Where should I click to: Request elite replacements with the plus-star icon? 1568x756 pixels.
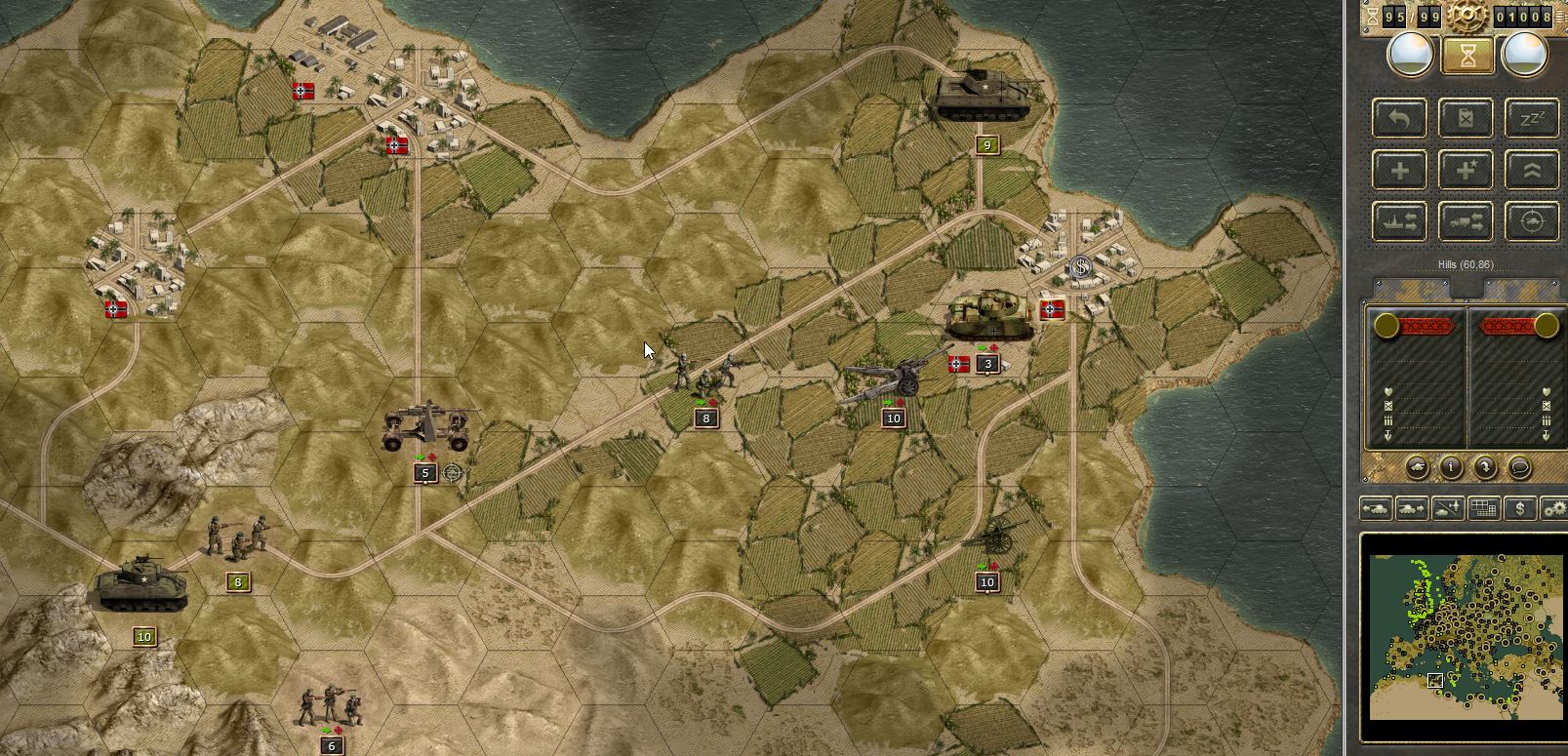(1467, 169)
